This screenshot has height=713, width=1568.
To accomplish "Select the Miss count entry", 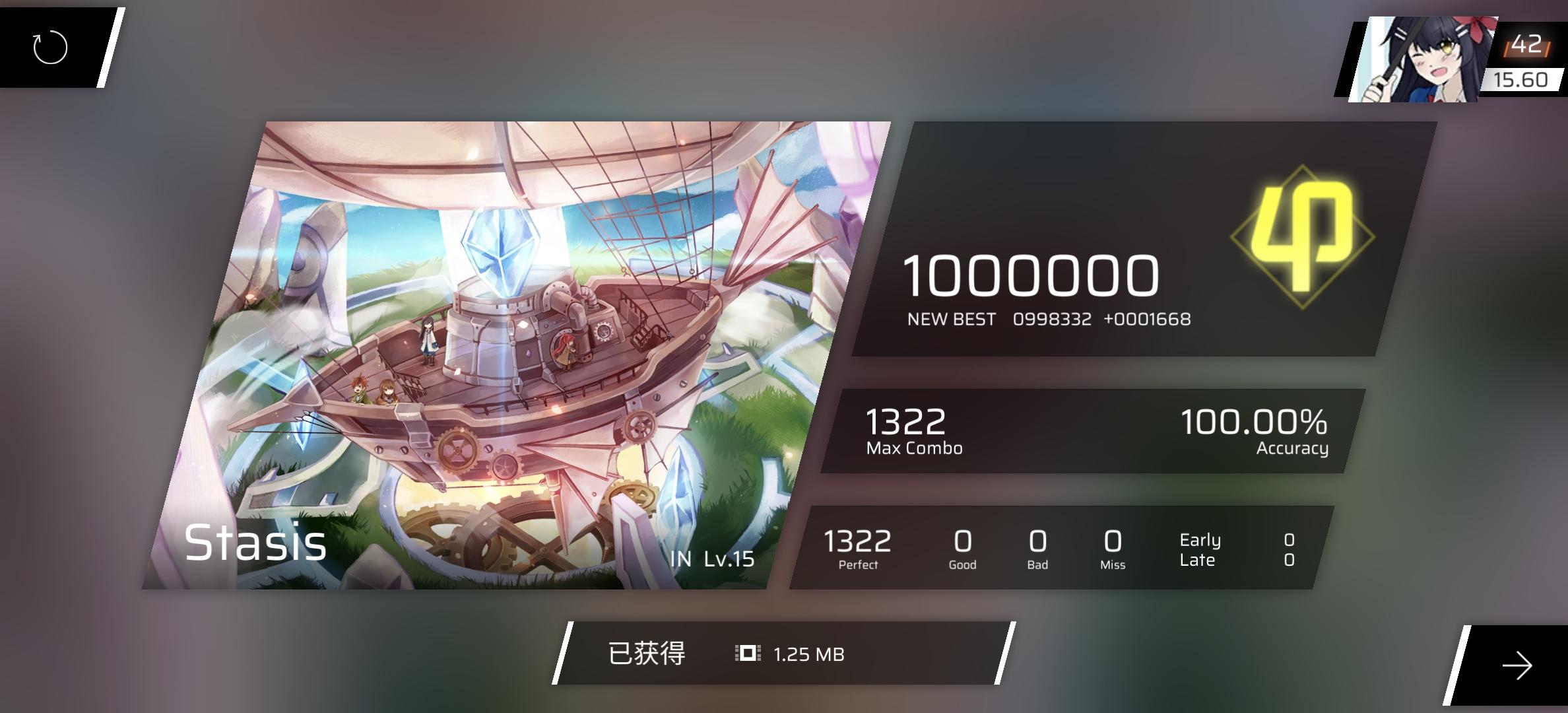I will tap(1113, 548).
